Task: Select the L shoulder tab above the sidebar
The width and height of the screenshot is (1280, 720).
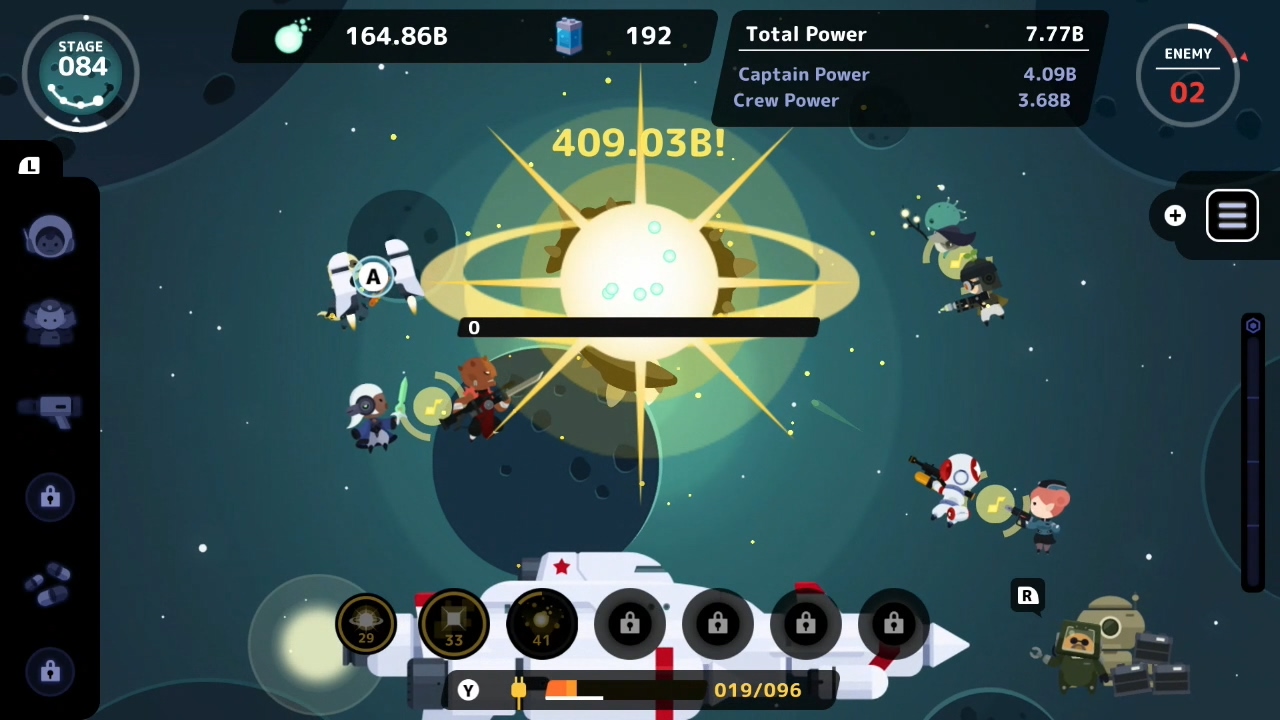Action: point(29,165)
